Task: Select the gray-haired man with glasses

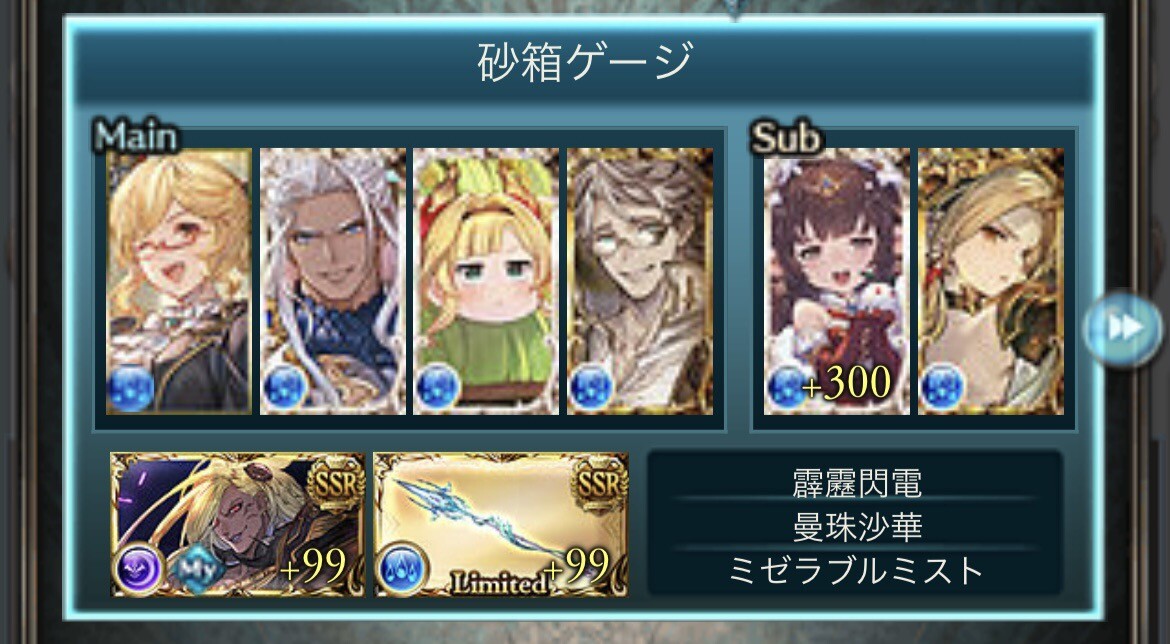Action: (640, 281)
